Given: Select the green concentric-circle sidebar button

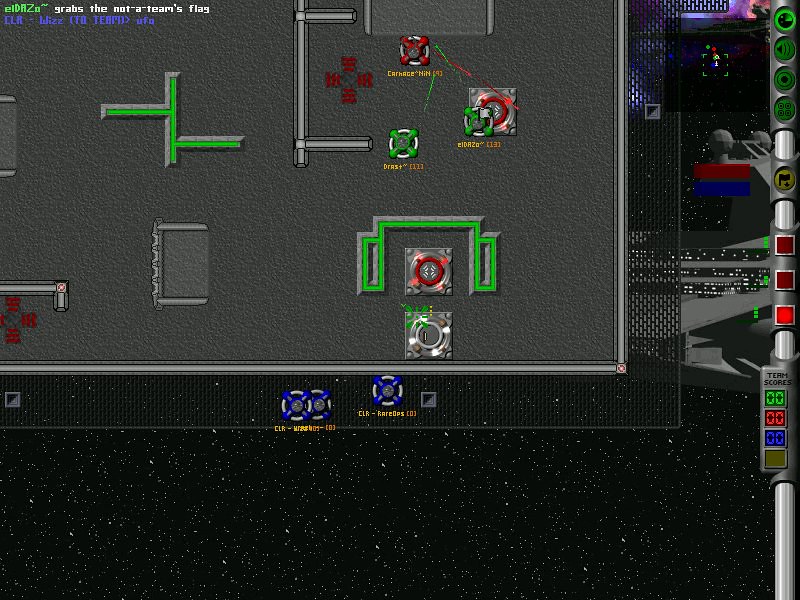Looking at the screenshot, I should coord(785,79).
